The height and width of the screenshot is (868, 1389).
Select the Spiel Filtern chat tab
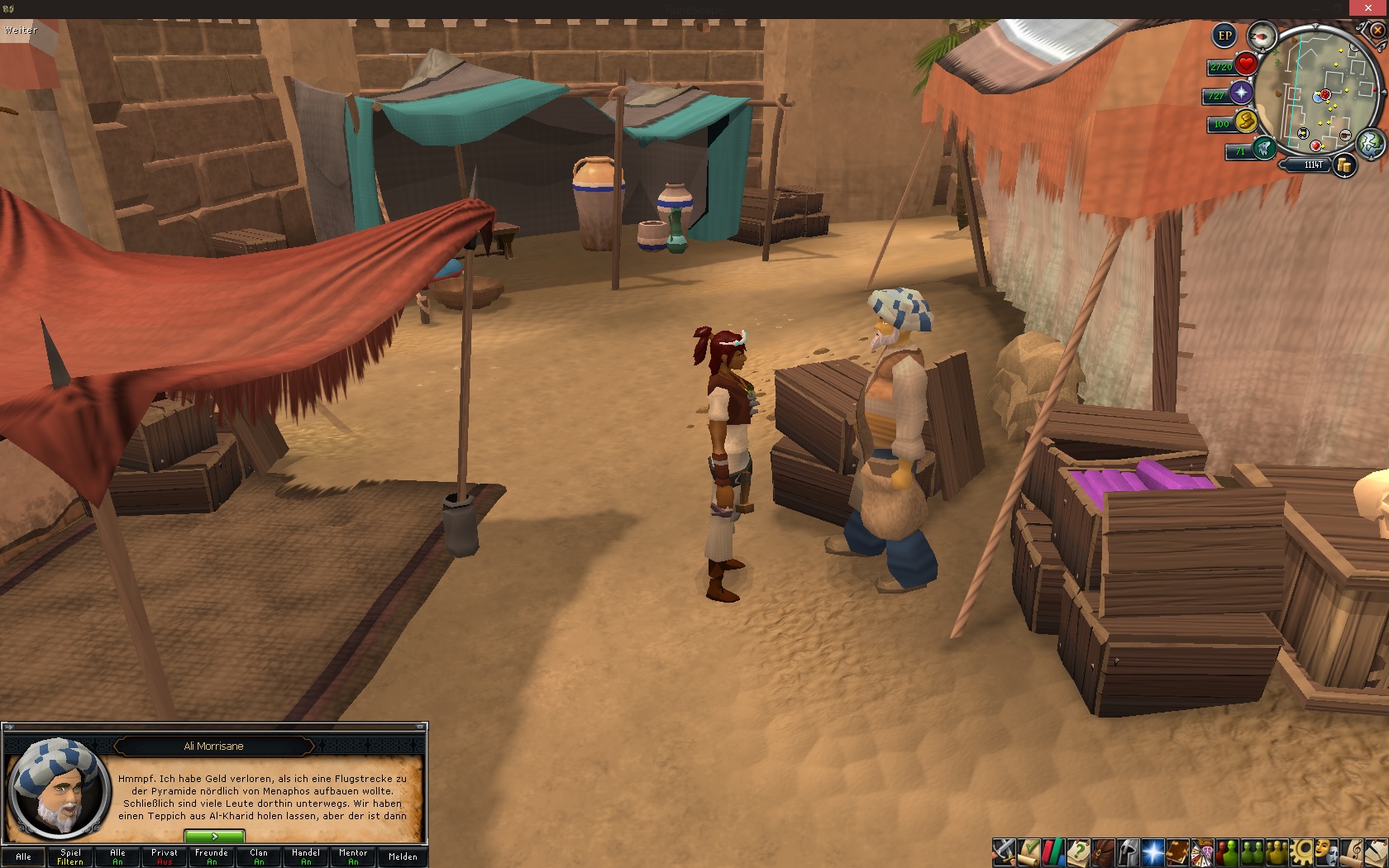(x=70, y=856)
